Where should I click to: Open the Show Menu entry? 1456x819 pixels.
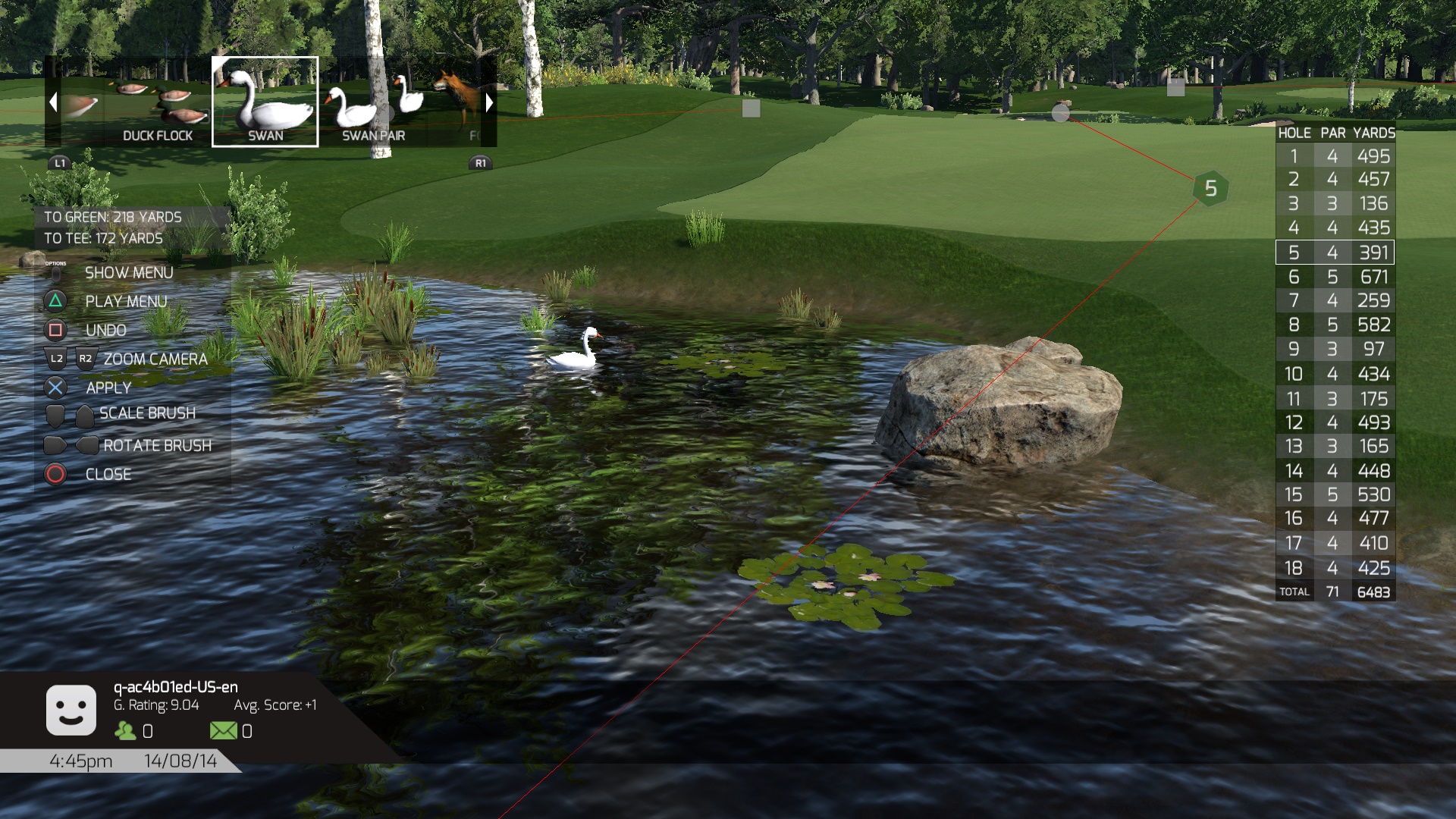[128, 273]
